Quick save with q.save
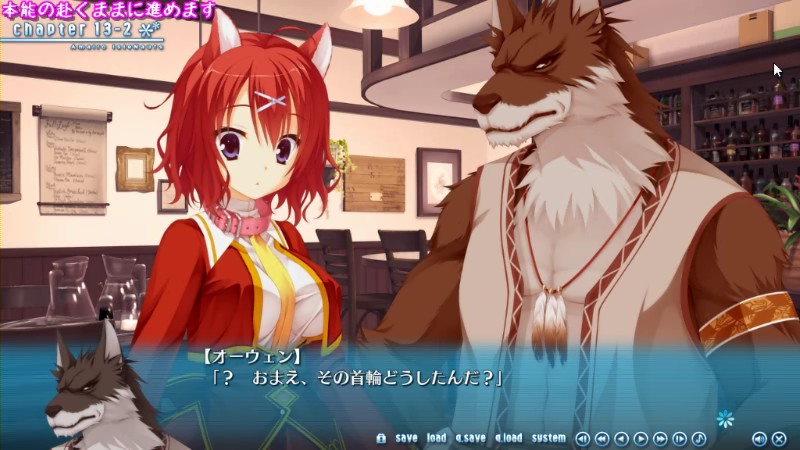The width and height of the screenshot is (800, 450). [x=470, y=438]
